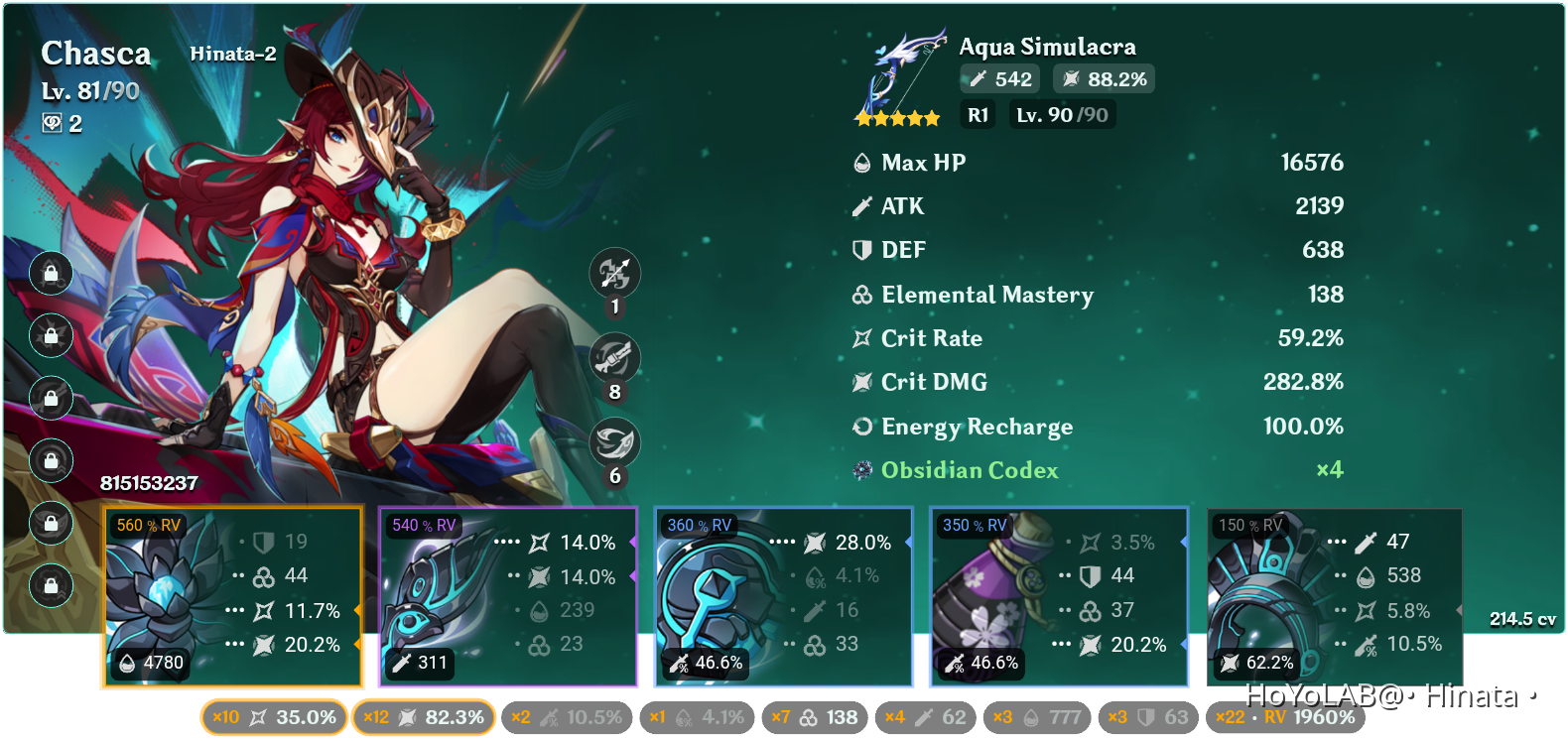This screenshot has height=741, width=1568.
Task: Toggle the topmost lock on the left sidebar
Action: click(x=50, y=274)
